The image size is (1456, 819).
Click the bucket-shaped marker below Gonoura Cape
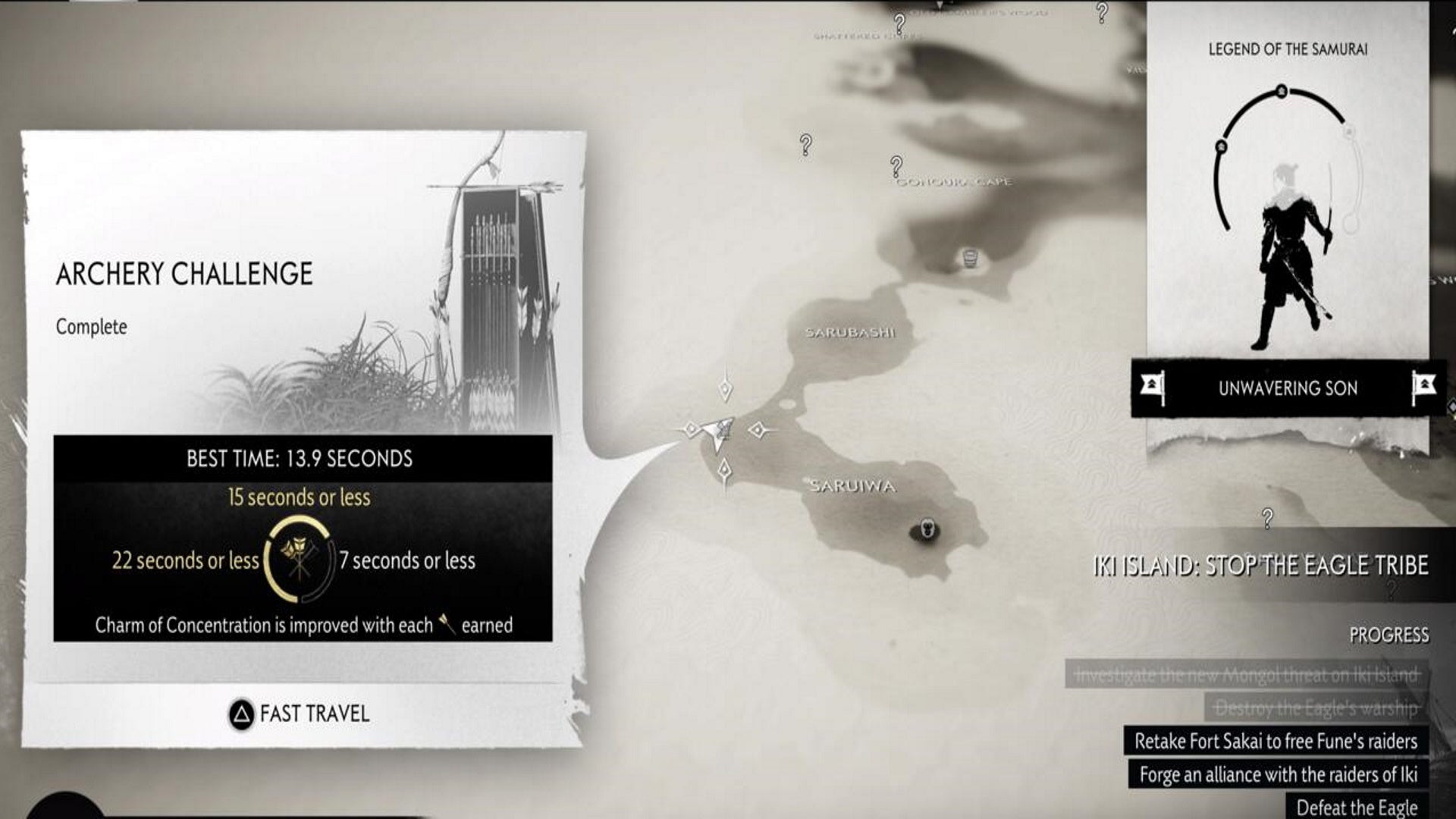pos(968,258)
